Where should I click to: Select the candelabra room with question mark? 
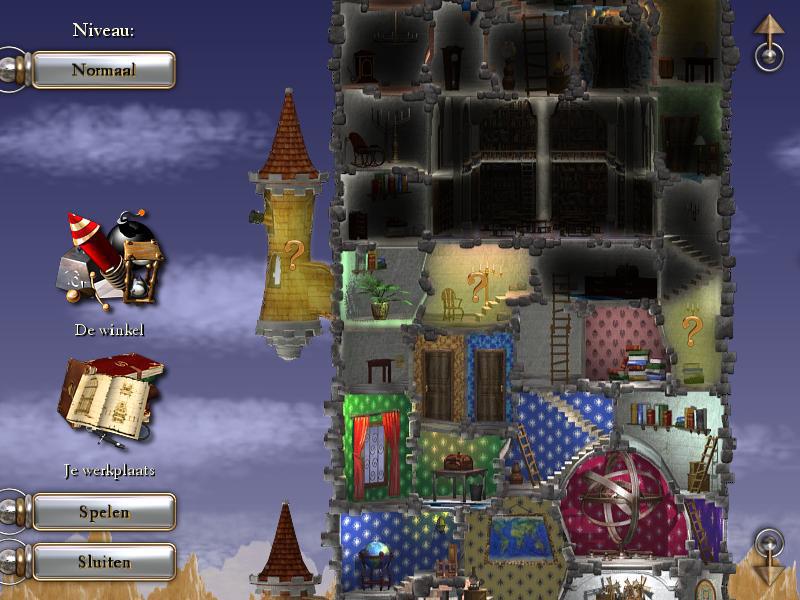[478, 286]
